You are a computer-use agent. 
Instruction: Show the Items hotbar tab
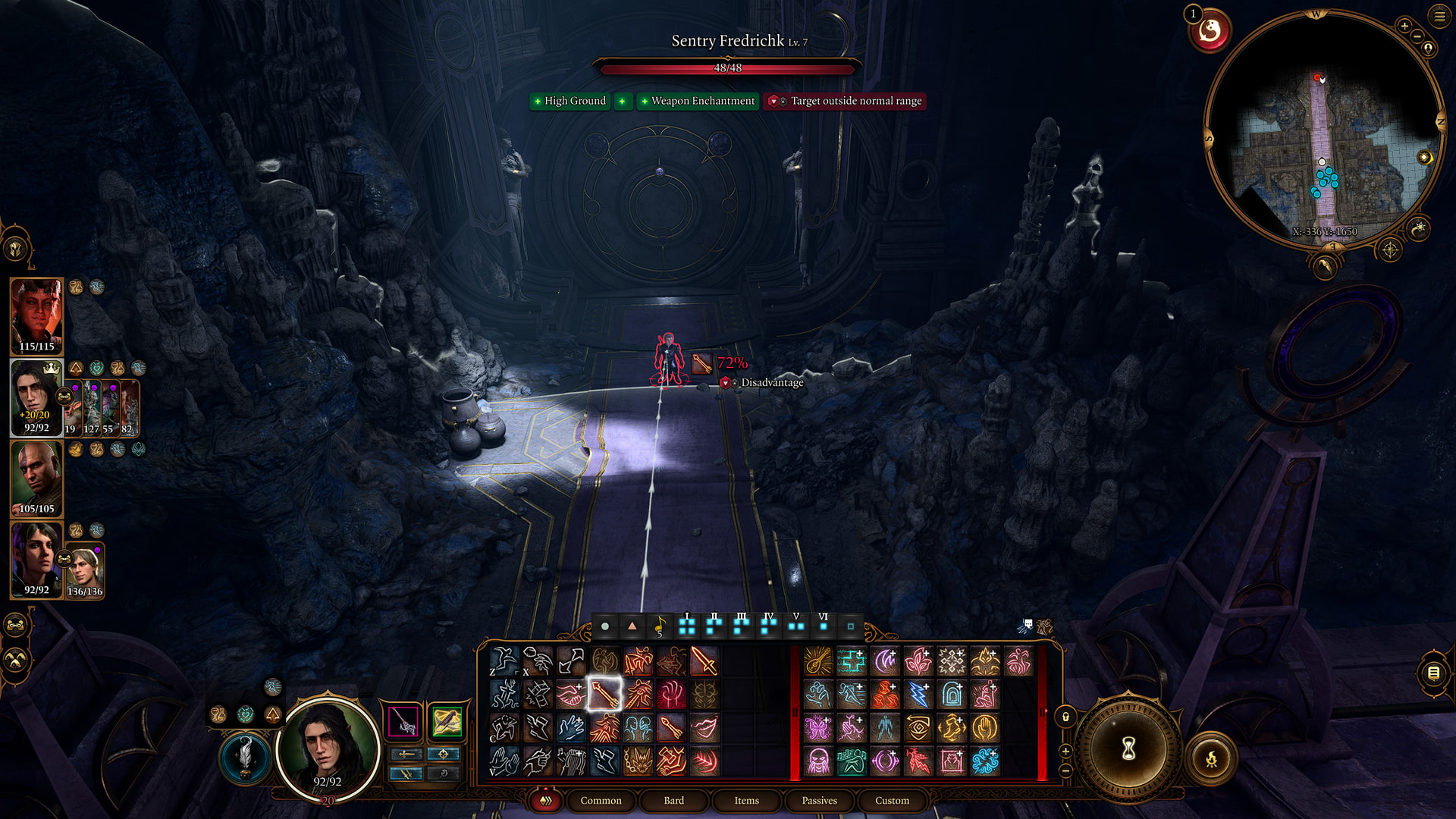(x=746, y=800)
